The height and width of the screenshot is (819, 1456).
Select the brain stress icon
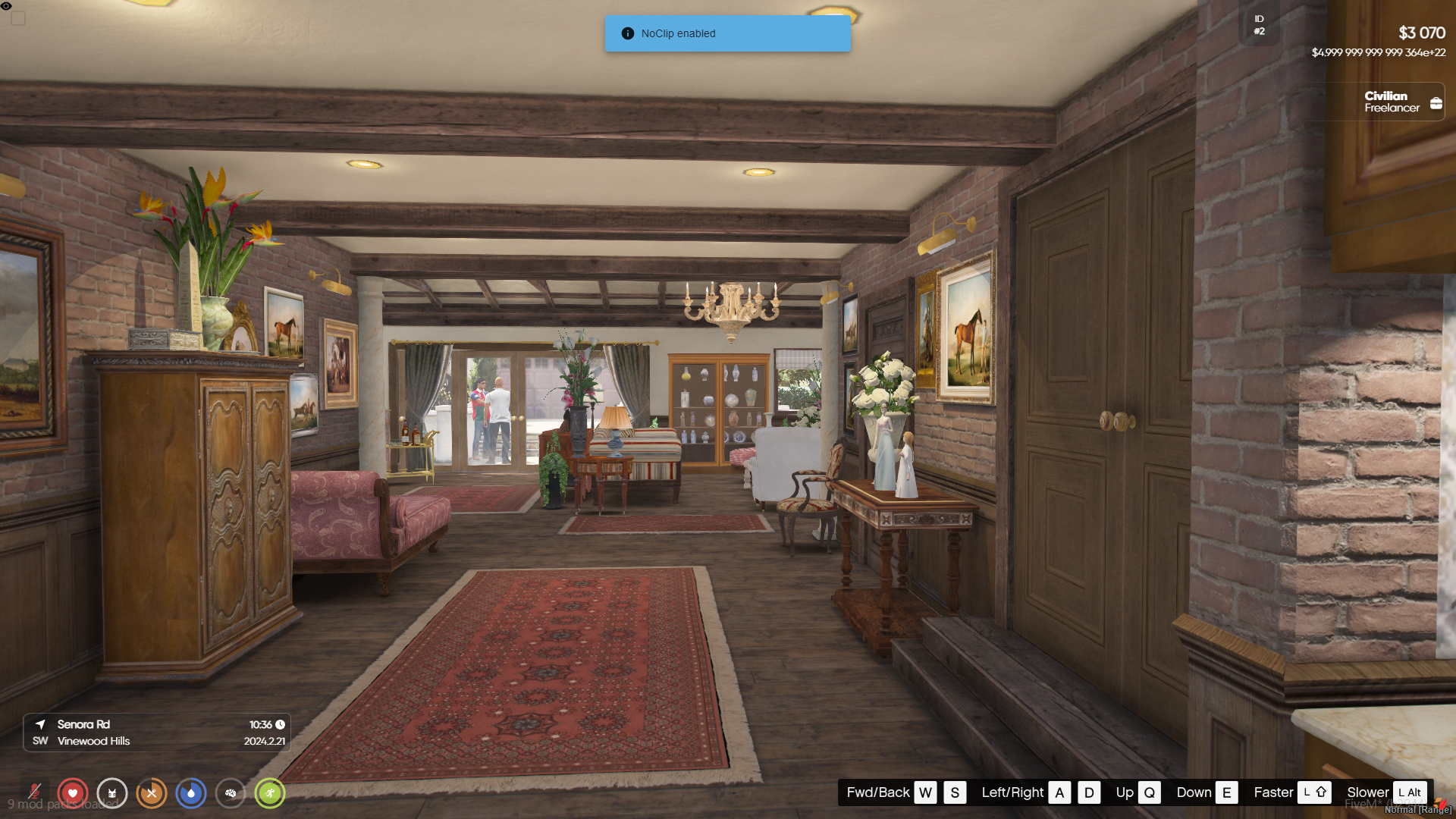point(231,793)
